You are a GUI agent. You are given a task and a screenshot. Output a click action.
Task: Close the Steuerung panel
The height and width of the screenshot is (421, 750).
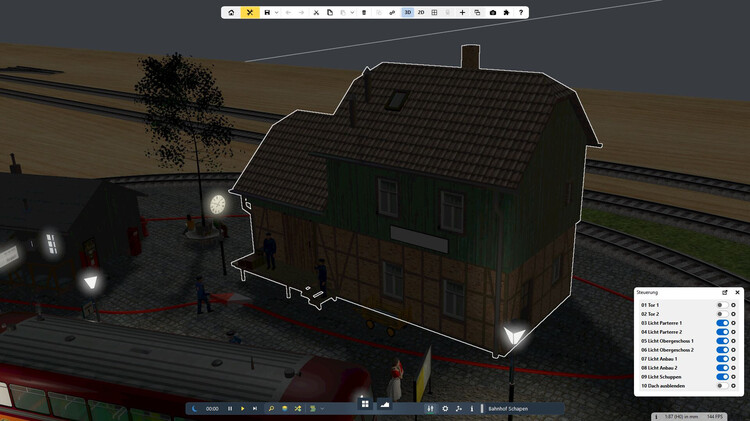coord(738,292)
